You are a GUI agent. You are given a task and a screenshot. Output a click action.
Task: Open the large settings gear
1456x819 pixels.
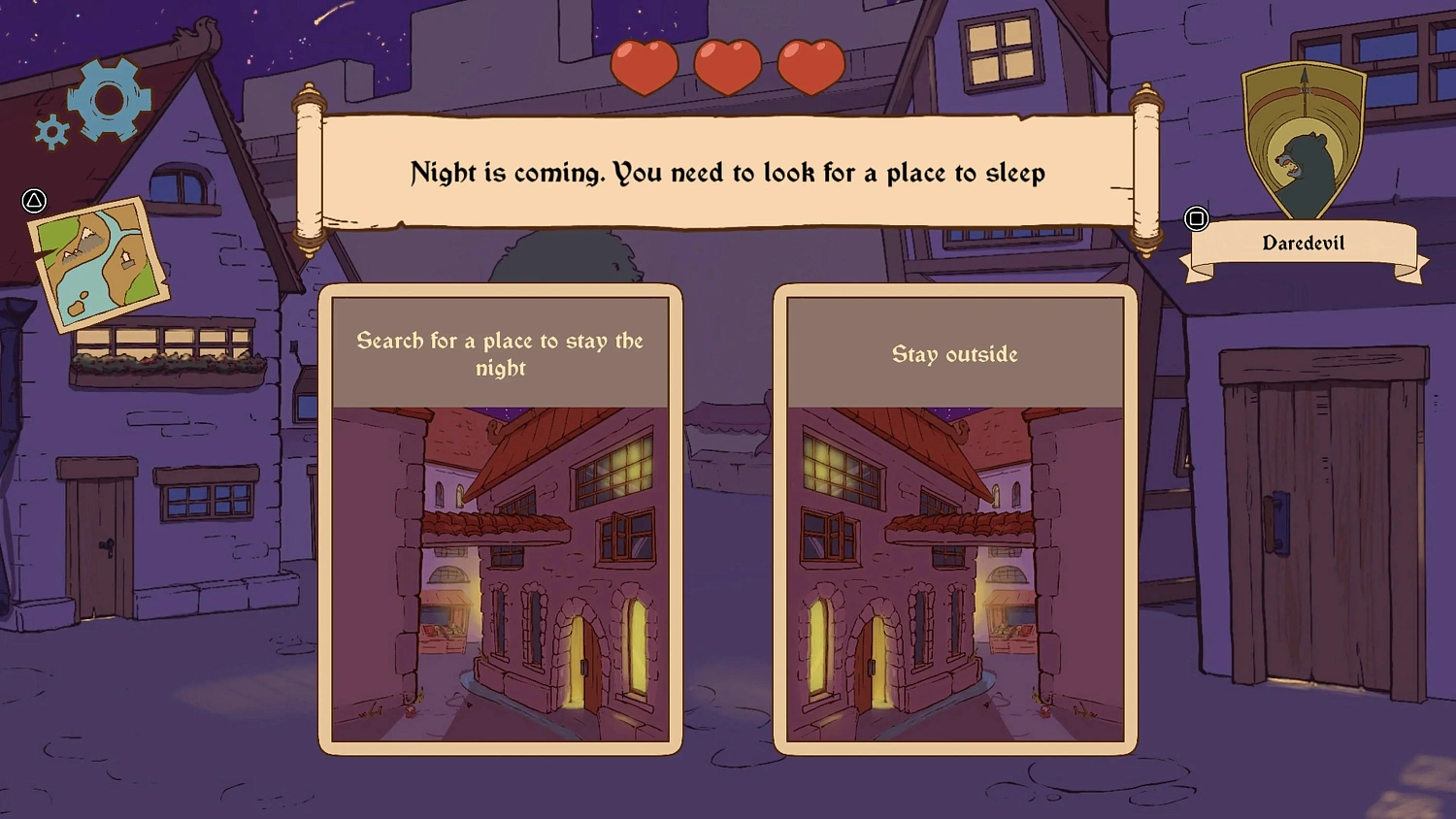point(110,97)
